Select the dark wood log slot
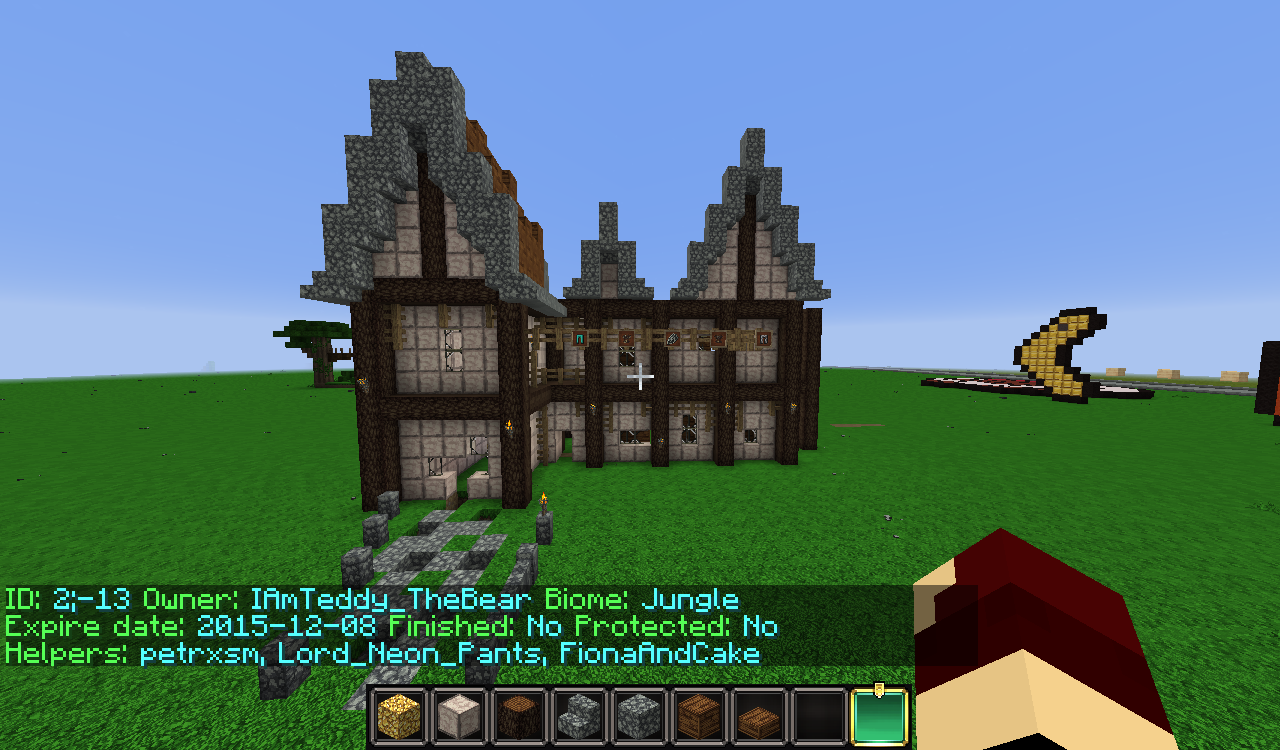The height and width of the screenshot is (750, 1280). (x=519, y=716)
